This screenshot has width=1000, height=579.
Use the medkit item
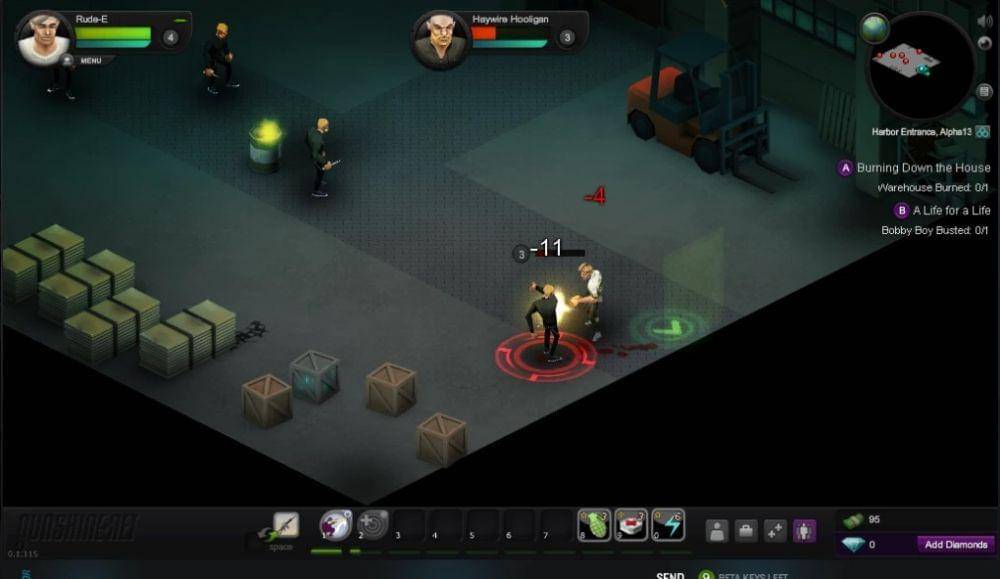pyautogui.click(x=631, y=524)
